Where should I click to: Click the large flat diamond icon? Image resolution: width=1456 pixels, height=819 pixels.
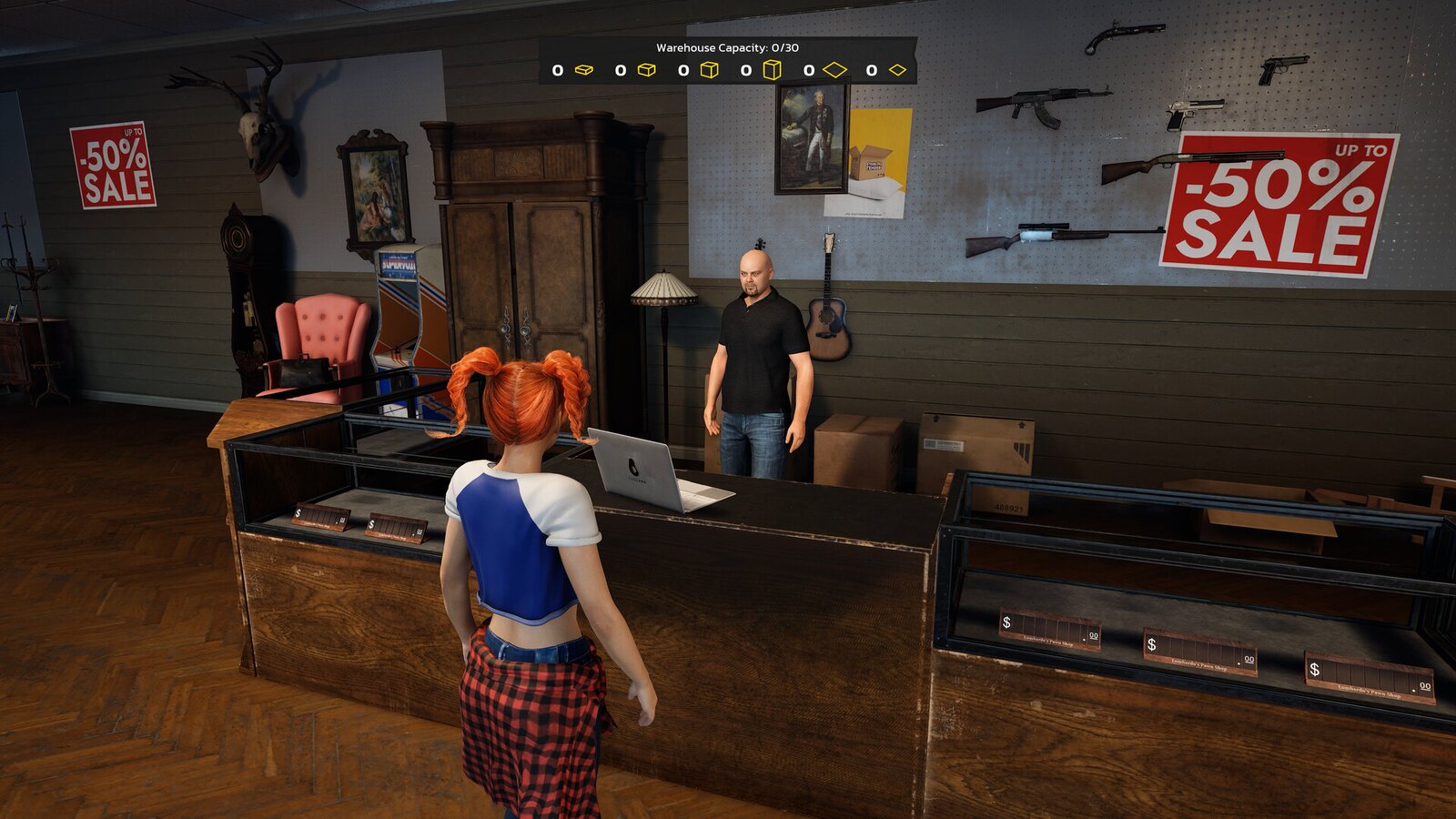click(834, 70)
